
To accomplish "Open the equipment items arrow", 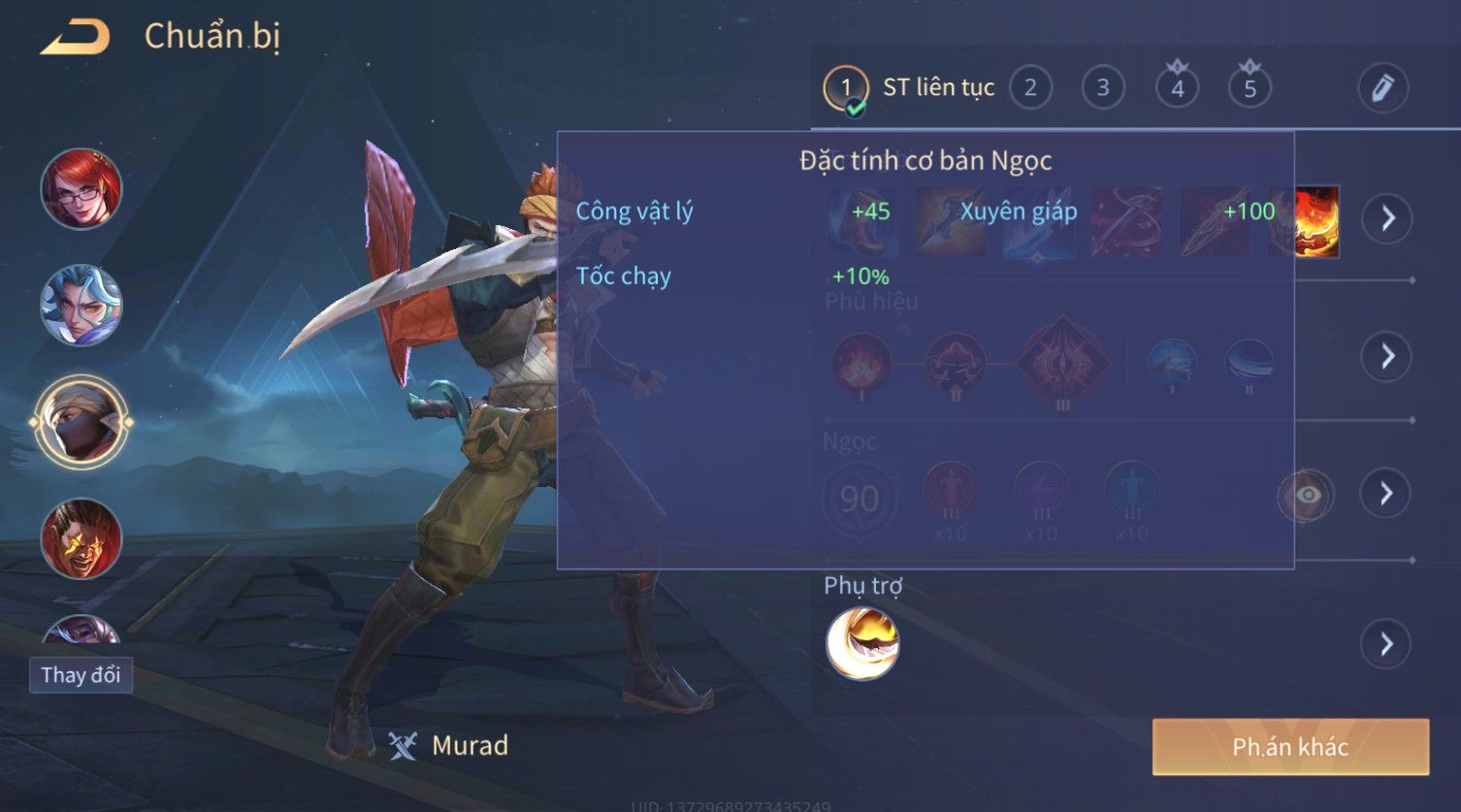I will click(x=1387, y=218).
